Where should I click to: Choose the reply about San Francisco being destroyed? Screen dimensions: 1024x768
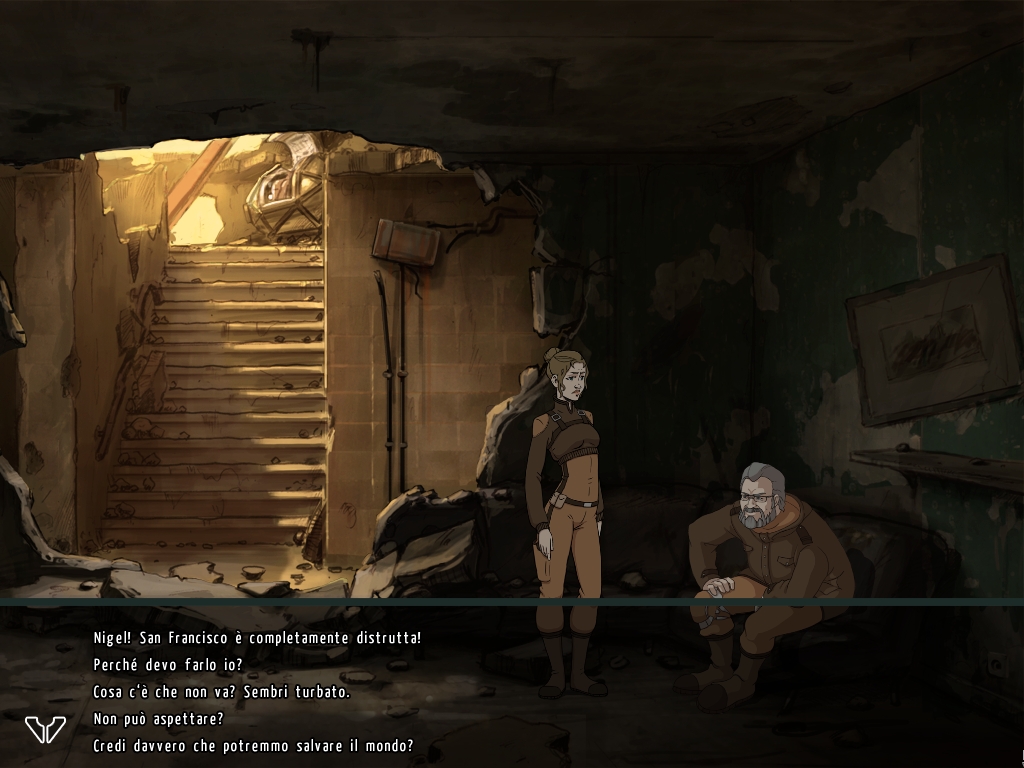pyautogui.click(x=257, y=638)
